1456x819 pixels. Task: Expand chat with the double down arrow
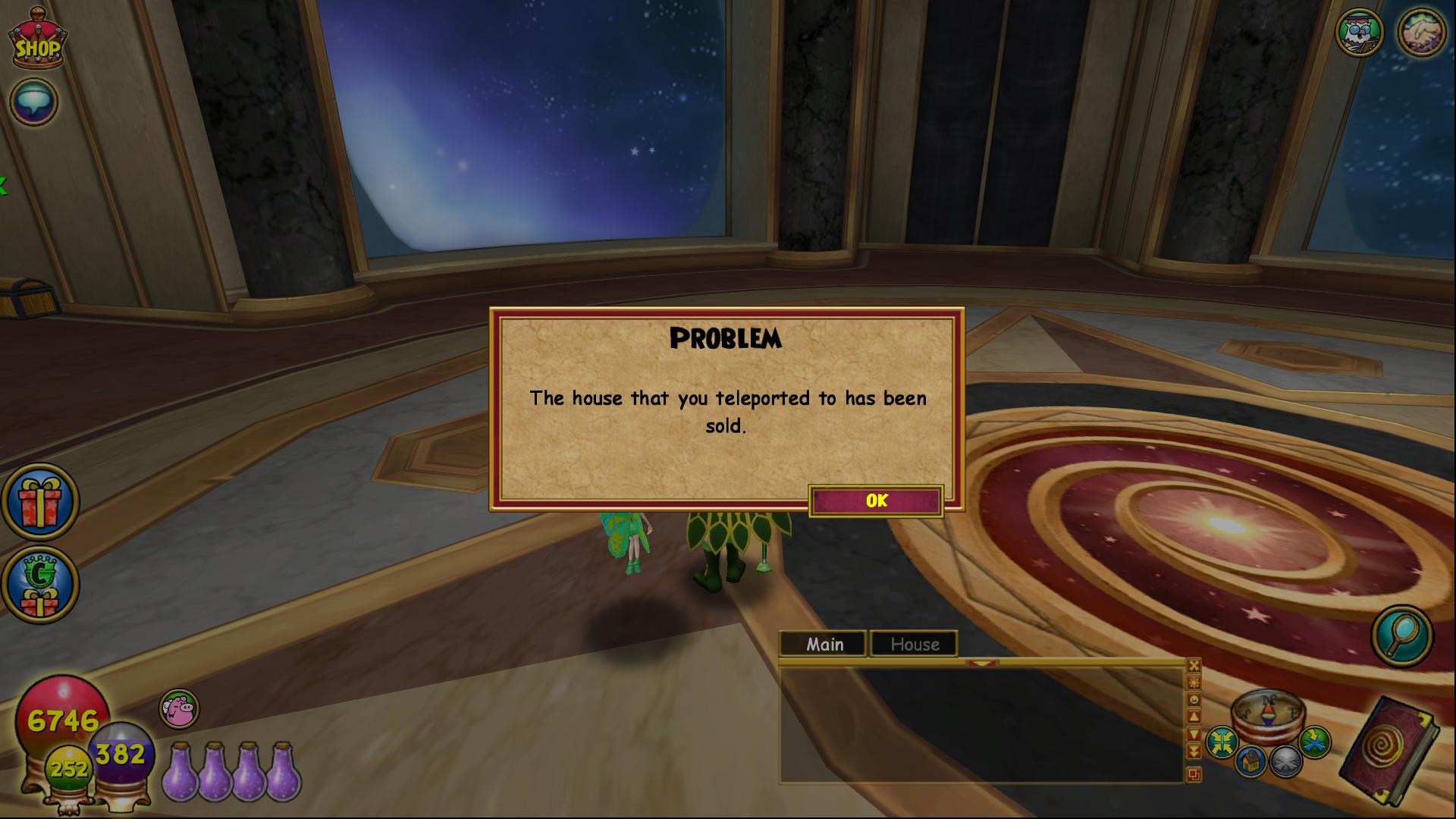[1193, 749]
